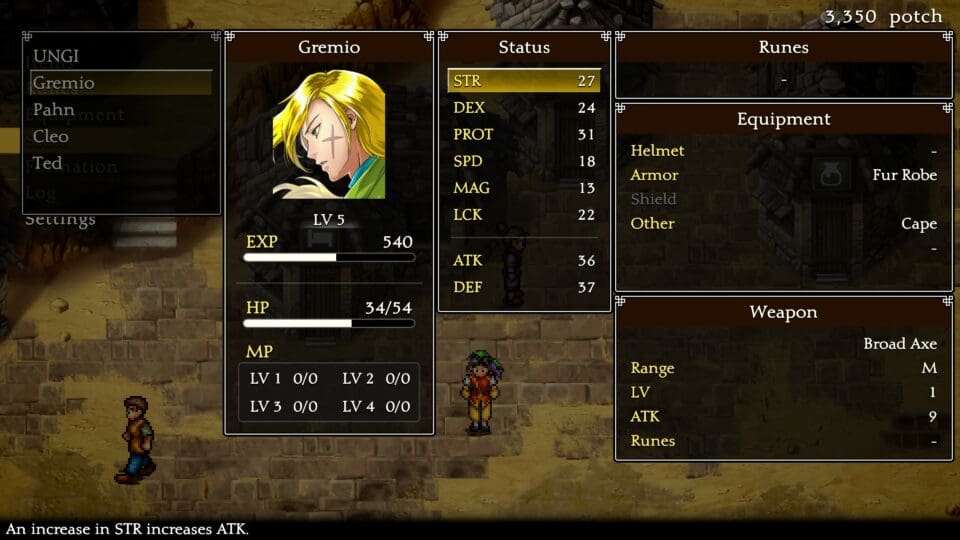Select the Helmet equipment slot
960x540 pixels.
tap(783, 151)
